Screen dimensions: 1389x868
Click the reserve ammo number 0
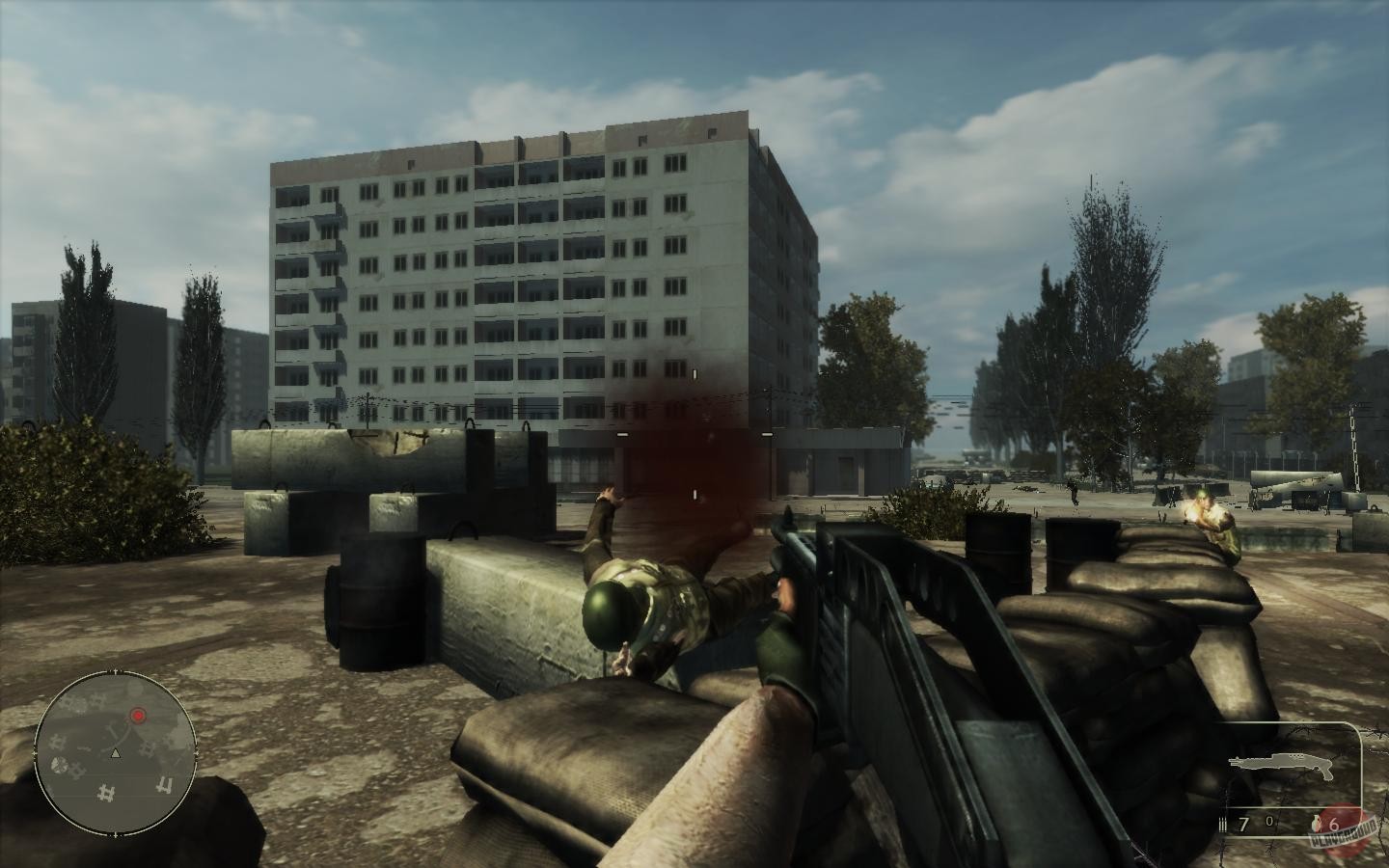click(x=1269, y=820)
